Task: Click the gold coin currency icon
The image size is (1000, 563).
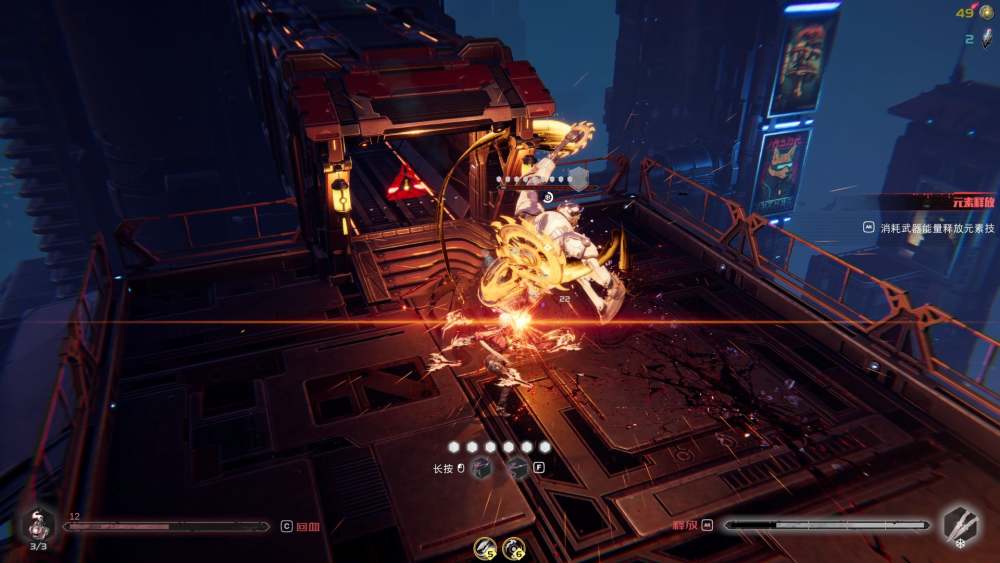Action: tap(985, 13)
